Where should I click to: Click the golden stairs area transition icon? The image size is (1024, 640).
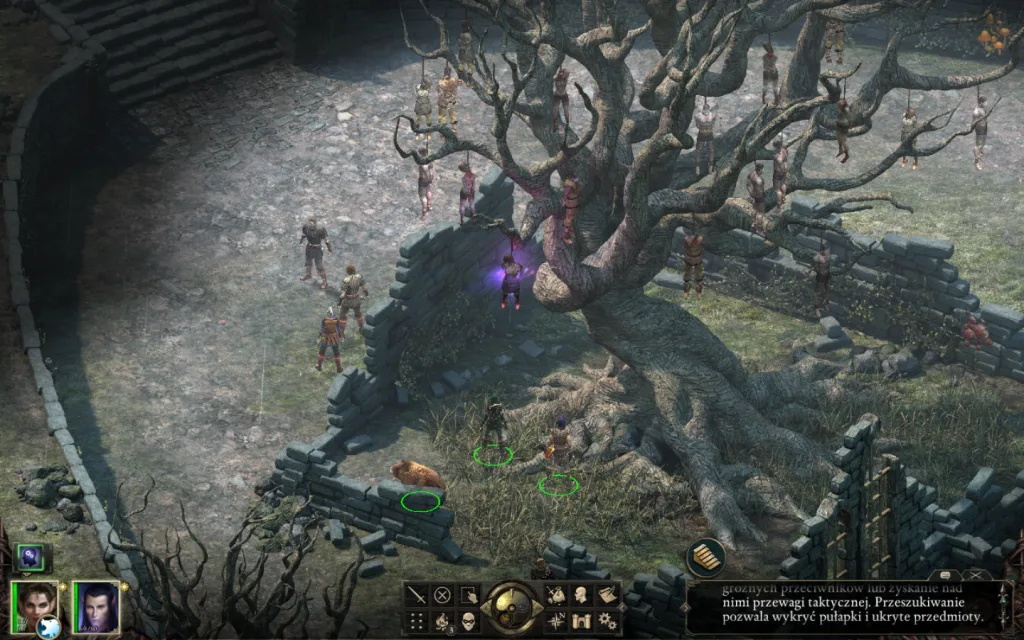point(706,558)
